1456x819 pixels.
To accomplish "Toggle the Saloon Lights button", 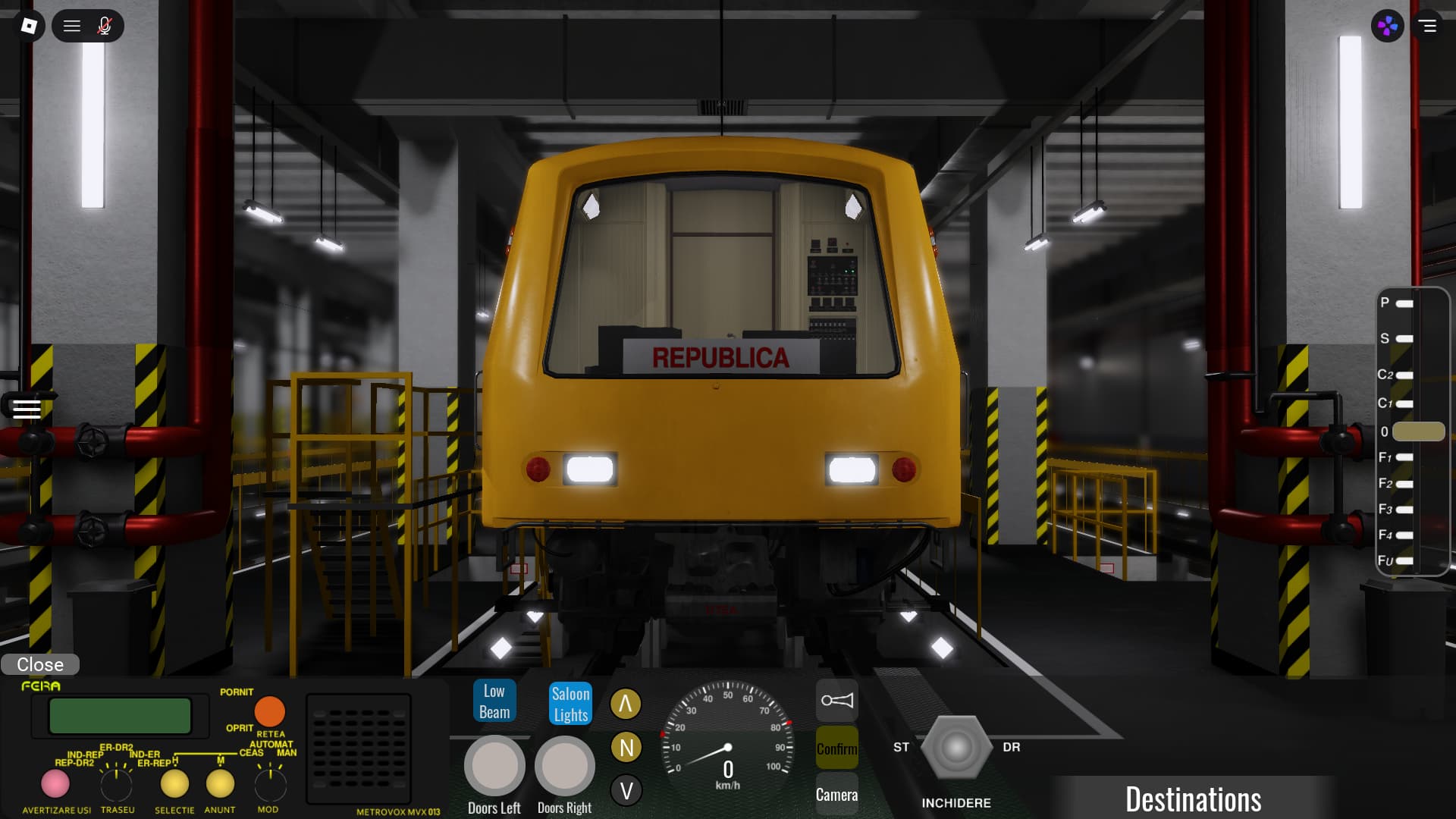I will (570, 704).
